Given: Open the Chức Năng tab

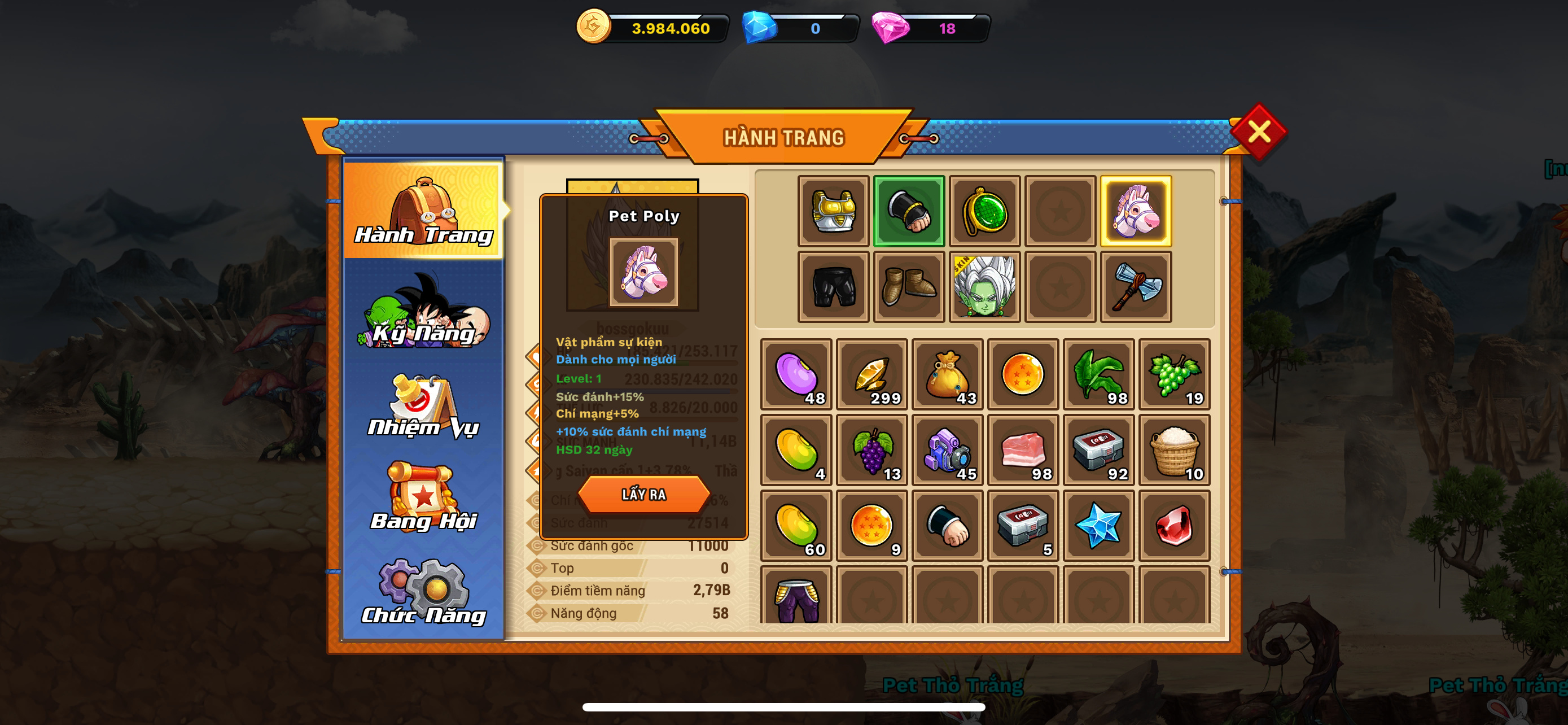Looking at the screenshot, I should (424, 593).
